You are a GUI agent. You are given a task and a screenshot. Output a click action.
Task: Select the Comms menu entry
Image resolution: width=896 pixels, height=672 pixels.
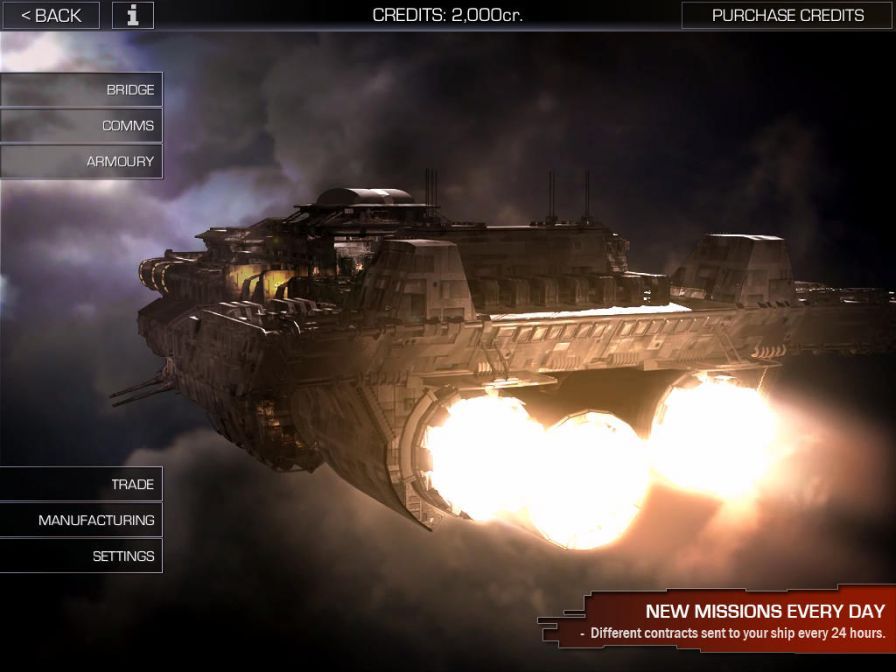coord(82,126)
